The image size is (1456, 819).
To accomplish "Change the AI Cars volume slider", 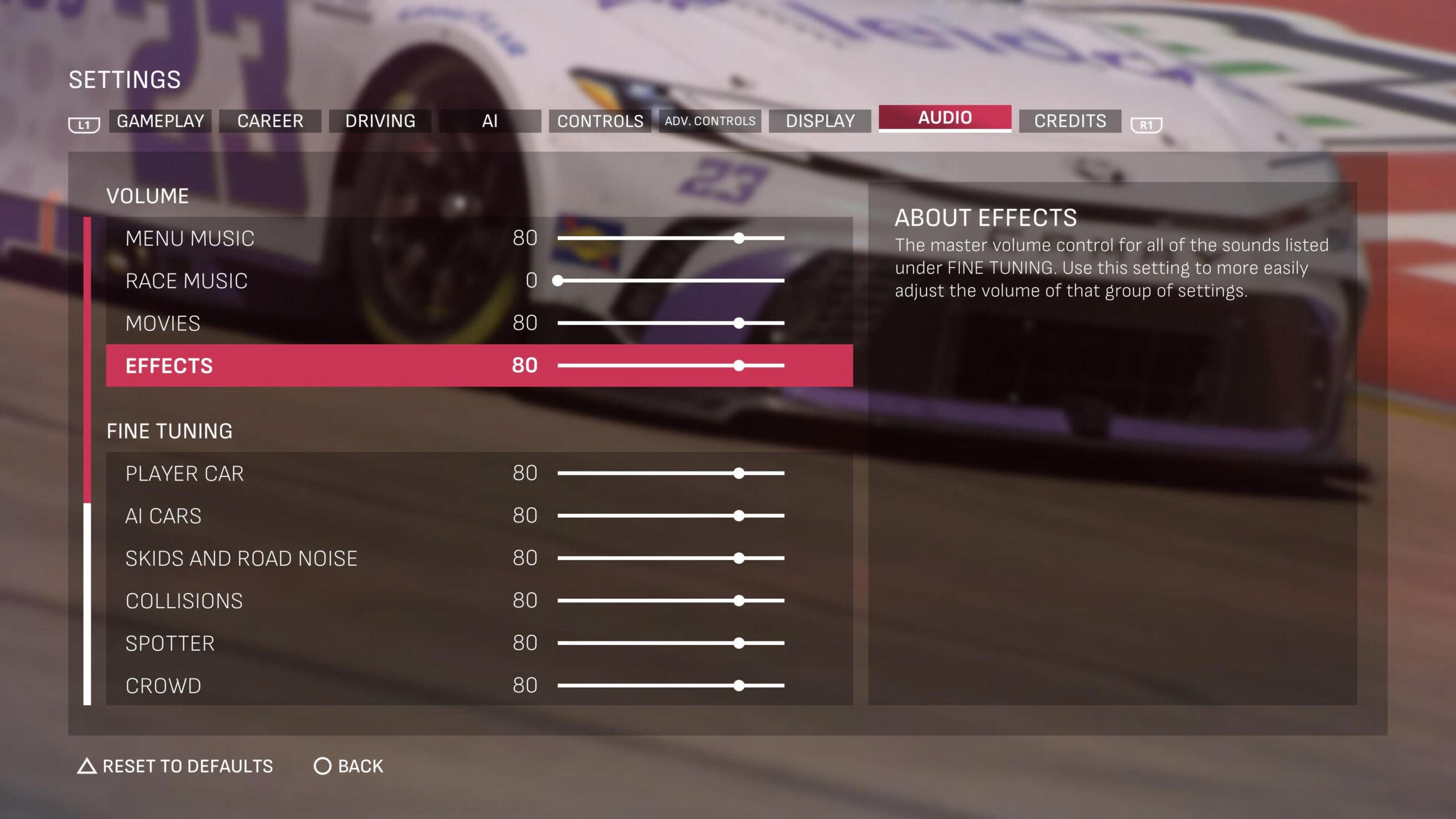I will pyautogui.click(x=738, y=516).
